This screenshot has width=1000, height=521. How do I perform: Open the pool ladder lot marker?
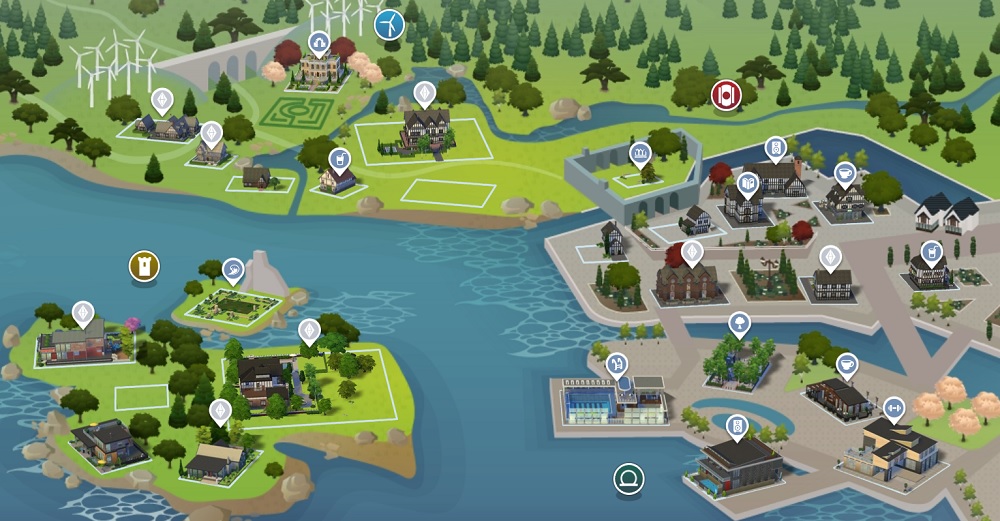[x=618, y=362]
